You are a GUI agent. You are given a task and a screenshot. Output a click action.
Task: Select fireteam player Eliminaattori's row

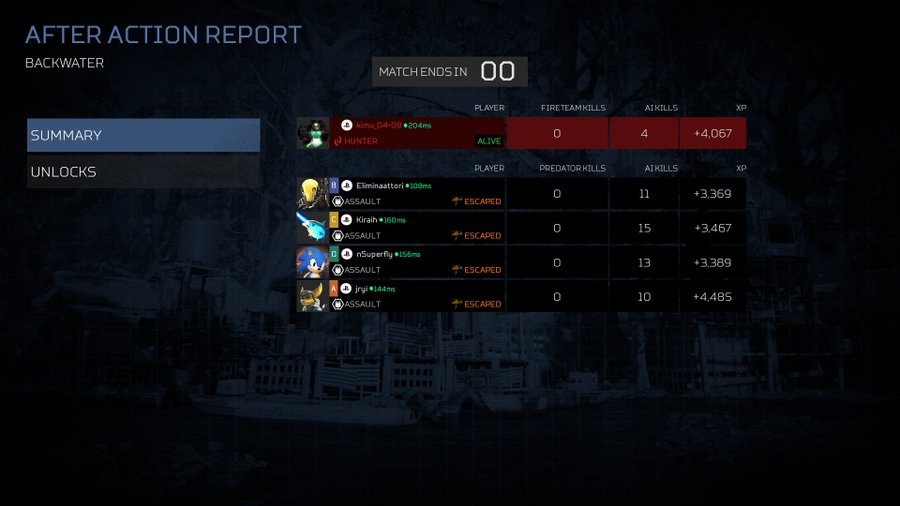(x=420, y=193)
